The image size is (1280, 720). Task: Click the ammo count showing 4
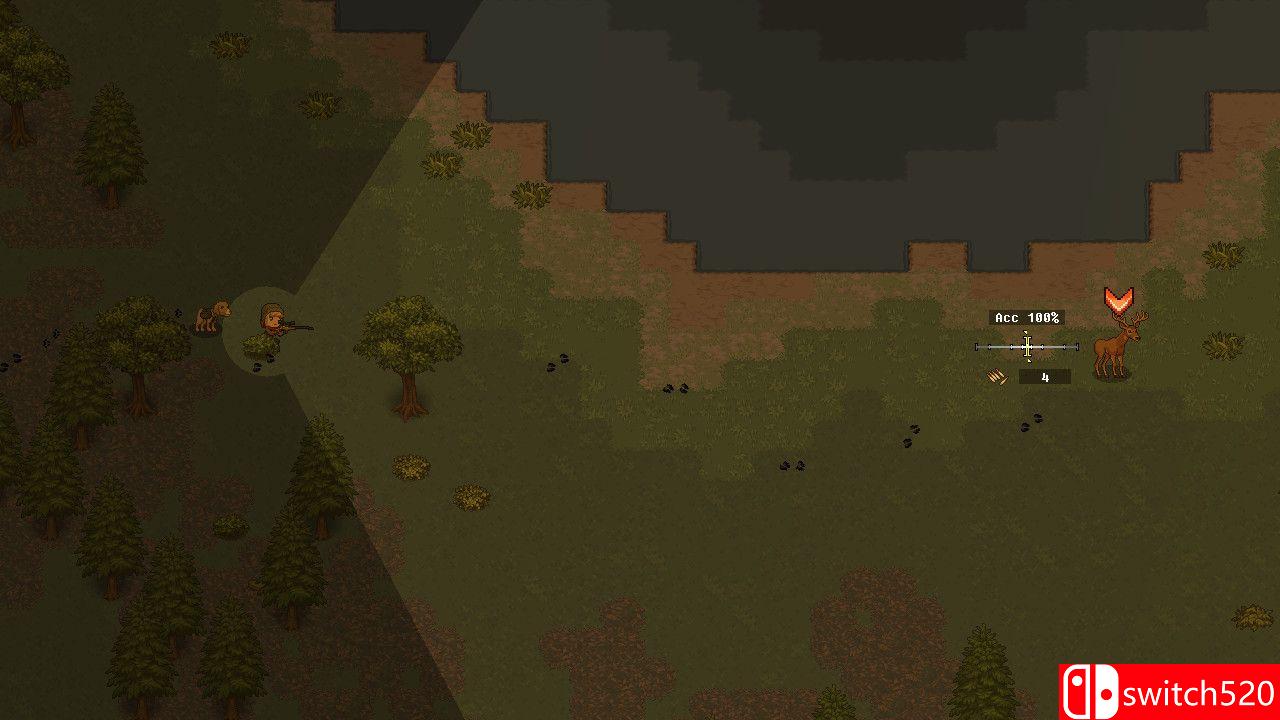pos(1044,377)
